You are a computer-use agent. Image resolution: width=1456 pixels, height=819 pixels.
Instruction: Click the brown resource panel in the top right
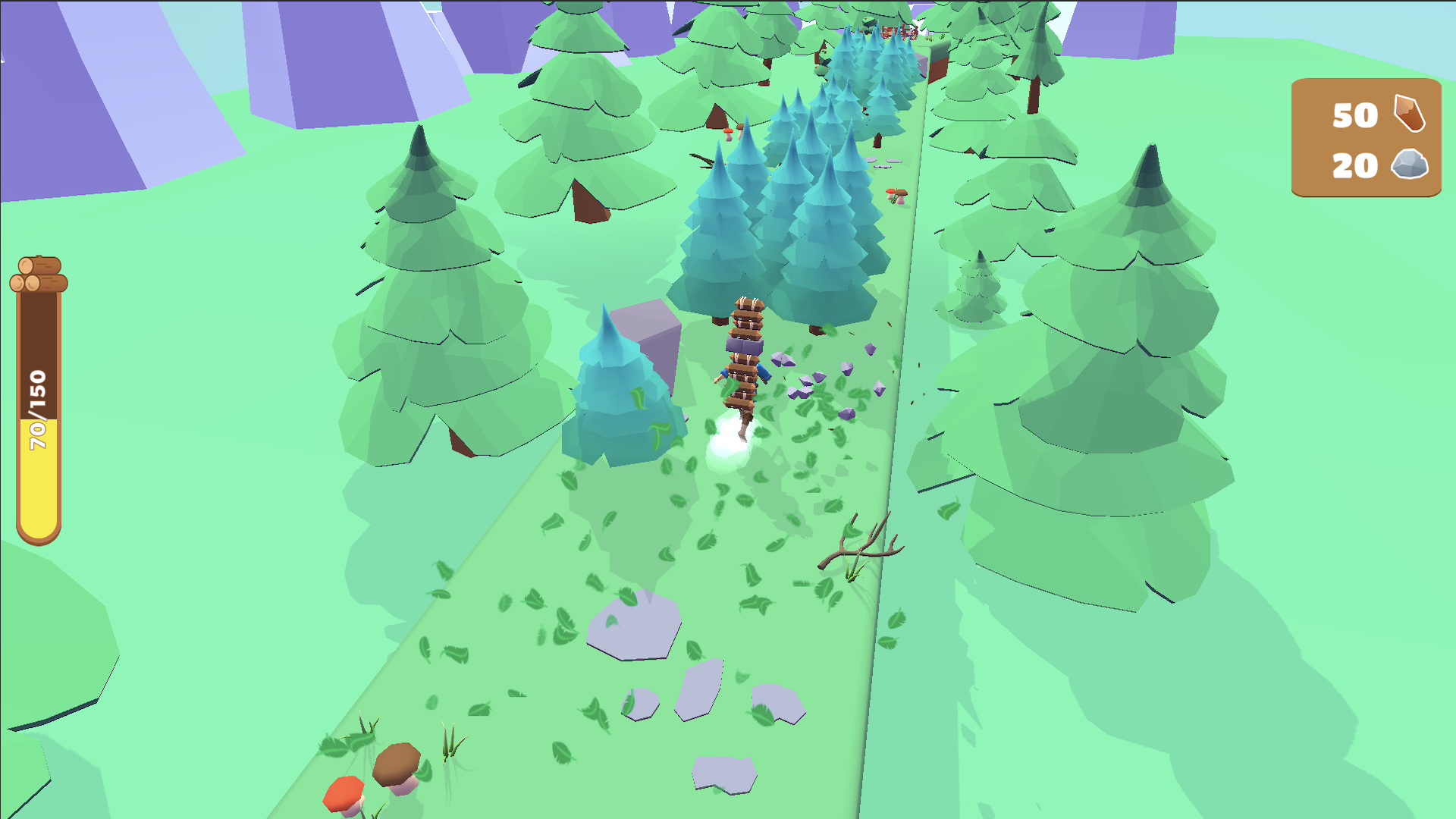click(x=1365, y=140)
